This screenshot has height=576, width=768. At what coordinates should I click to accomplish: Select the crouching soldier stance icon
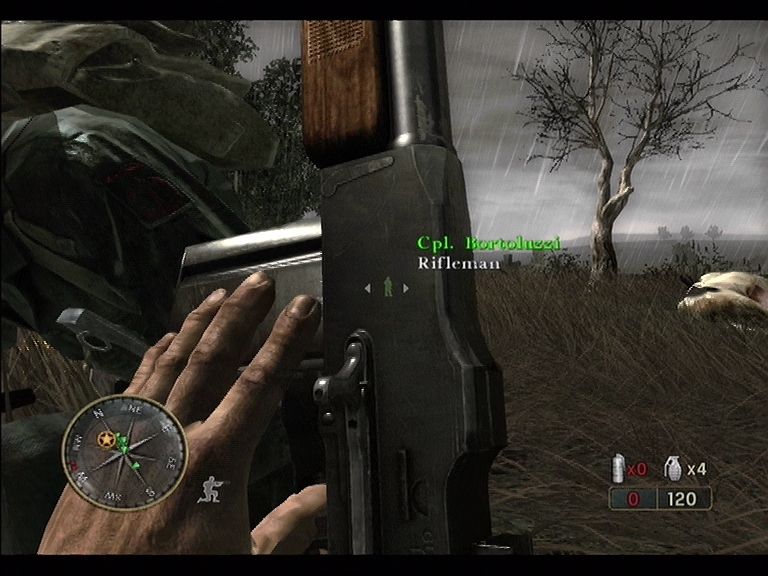[213, 489]
